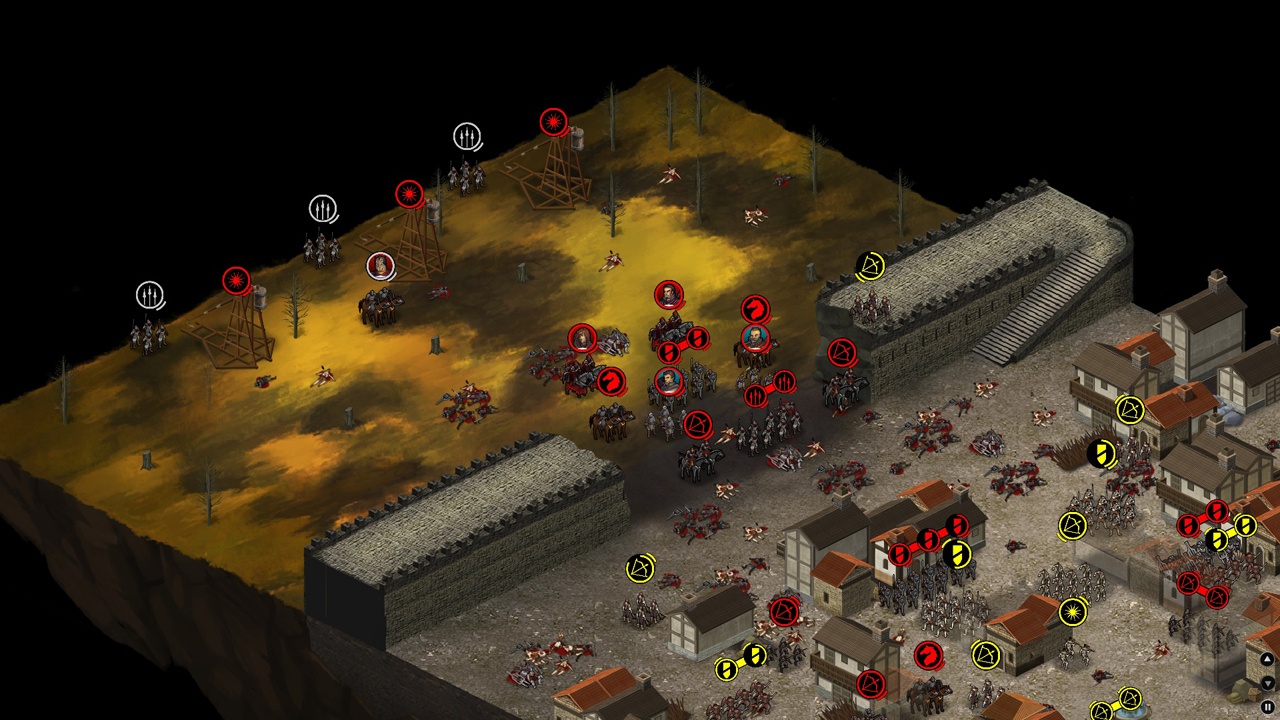Select the three linked red shield markers
This screenshot has height=720, width=1280.
point(929,540)
